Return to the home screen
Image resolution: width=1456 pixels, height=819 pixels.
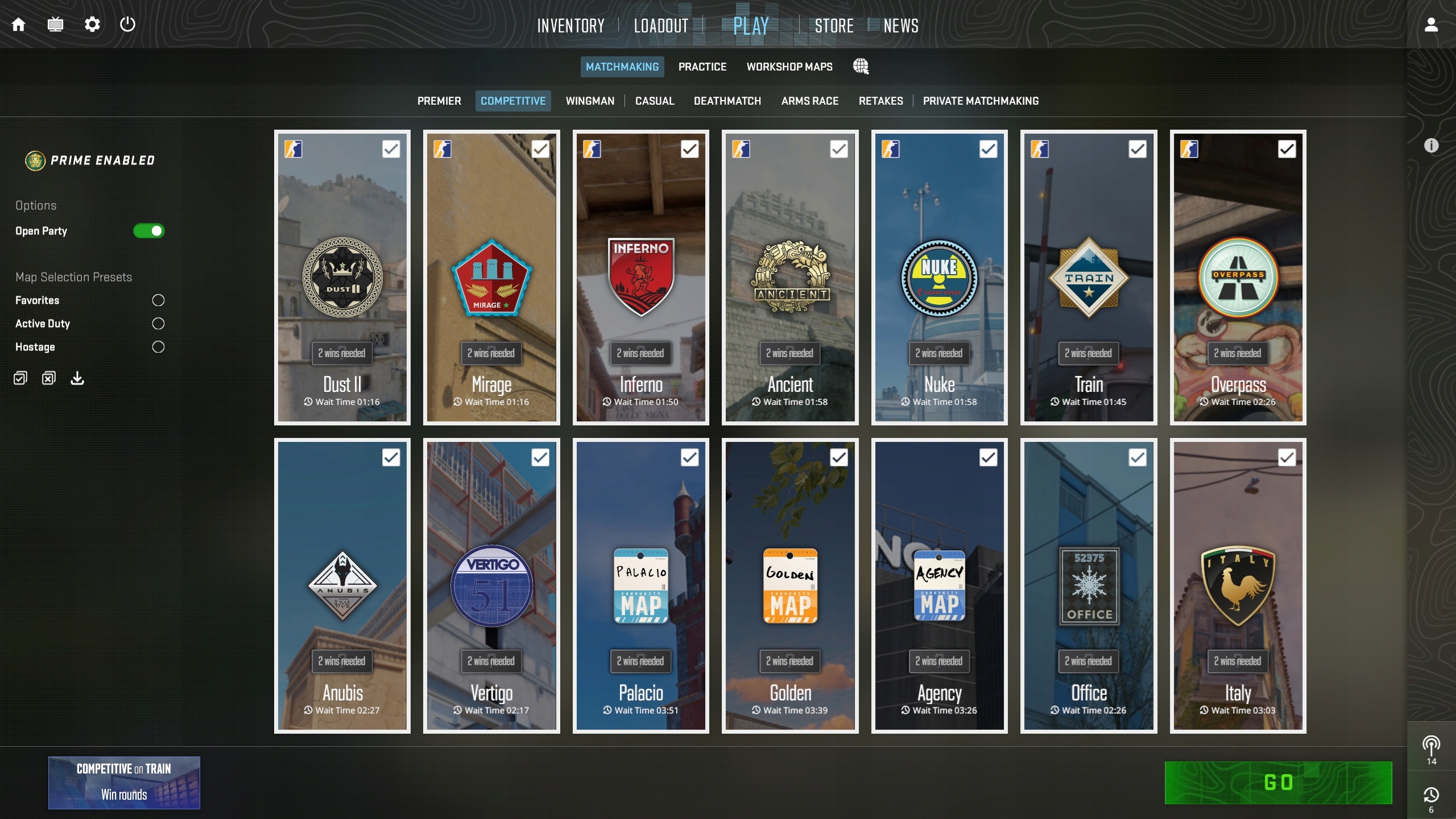[19, 24]
